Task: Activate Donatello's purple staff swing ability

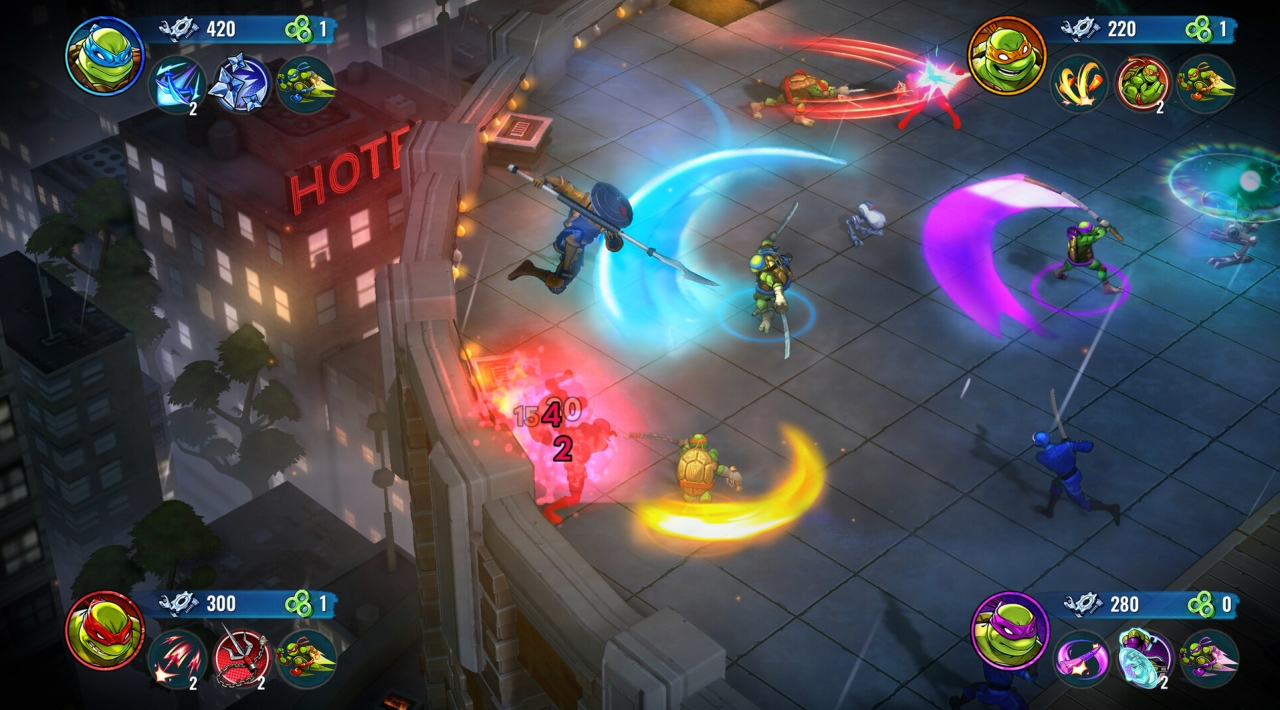Action: click(x=1081, y=659)
